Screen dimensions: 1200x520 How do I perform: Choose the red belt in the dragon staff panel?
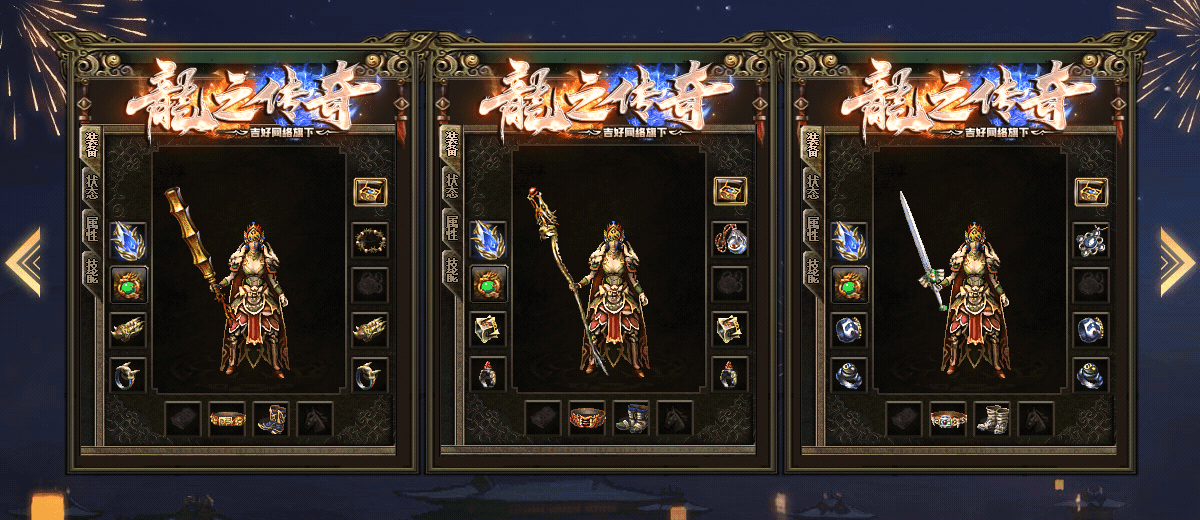pyautogui.click(x=587, y=418)
